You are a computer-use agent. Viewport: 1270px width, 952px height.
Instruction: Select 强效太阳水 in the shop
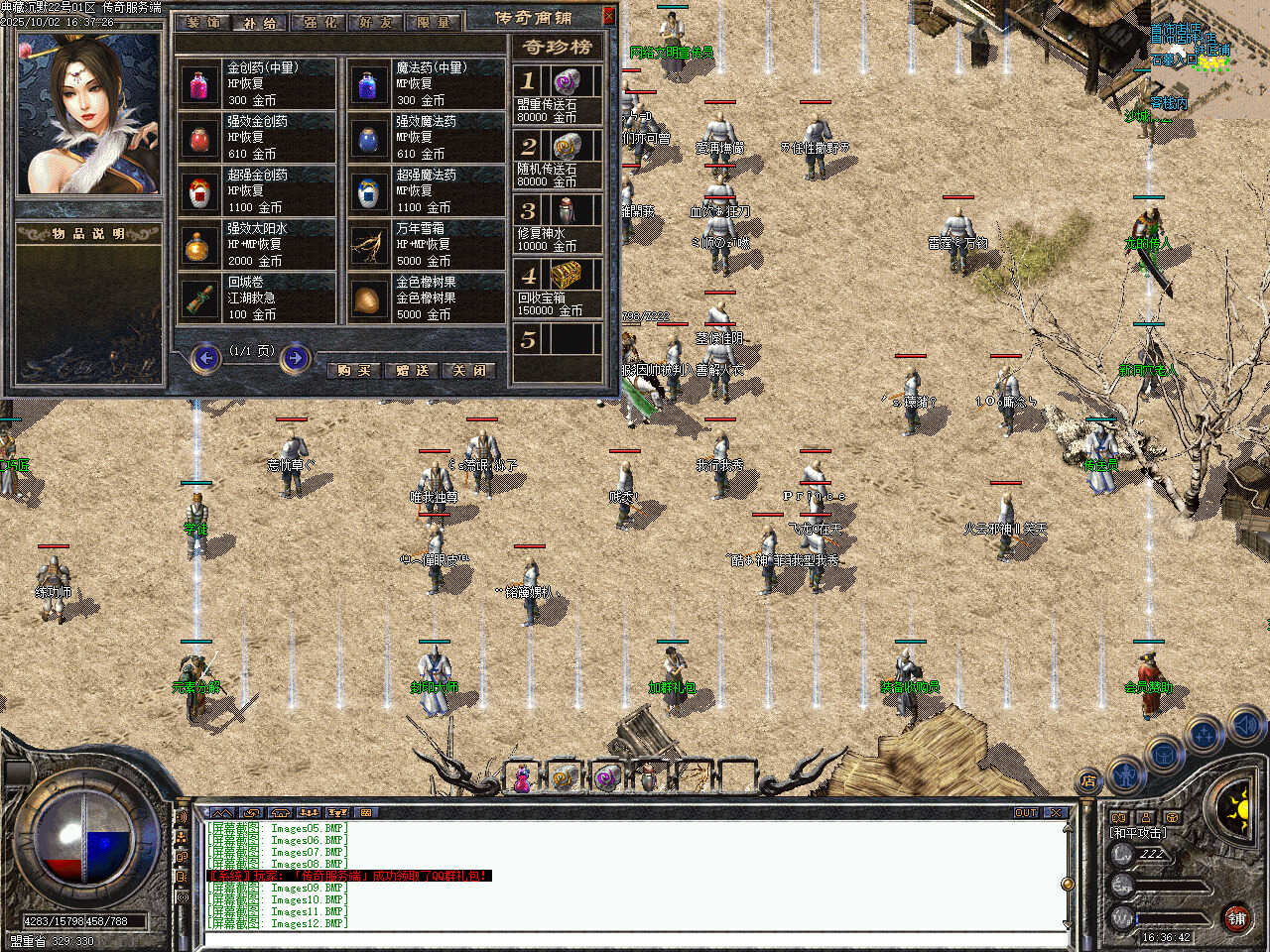(258, 245)
